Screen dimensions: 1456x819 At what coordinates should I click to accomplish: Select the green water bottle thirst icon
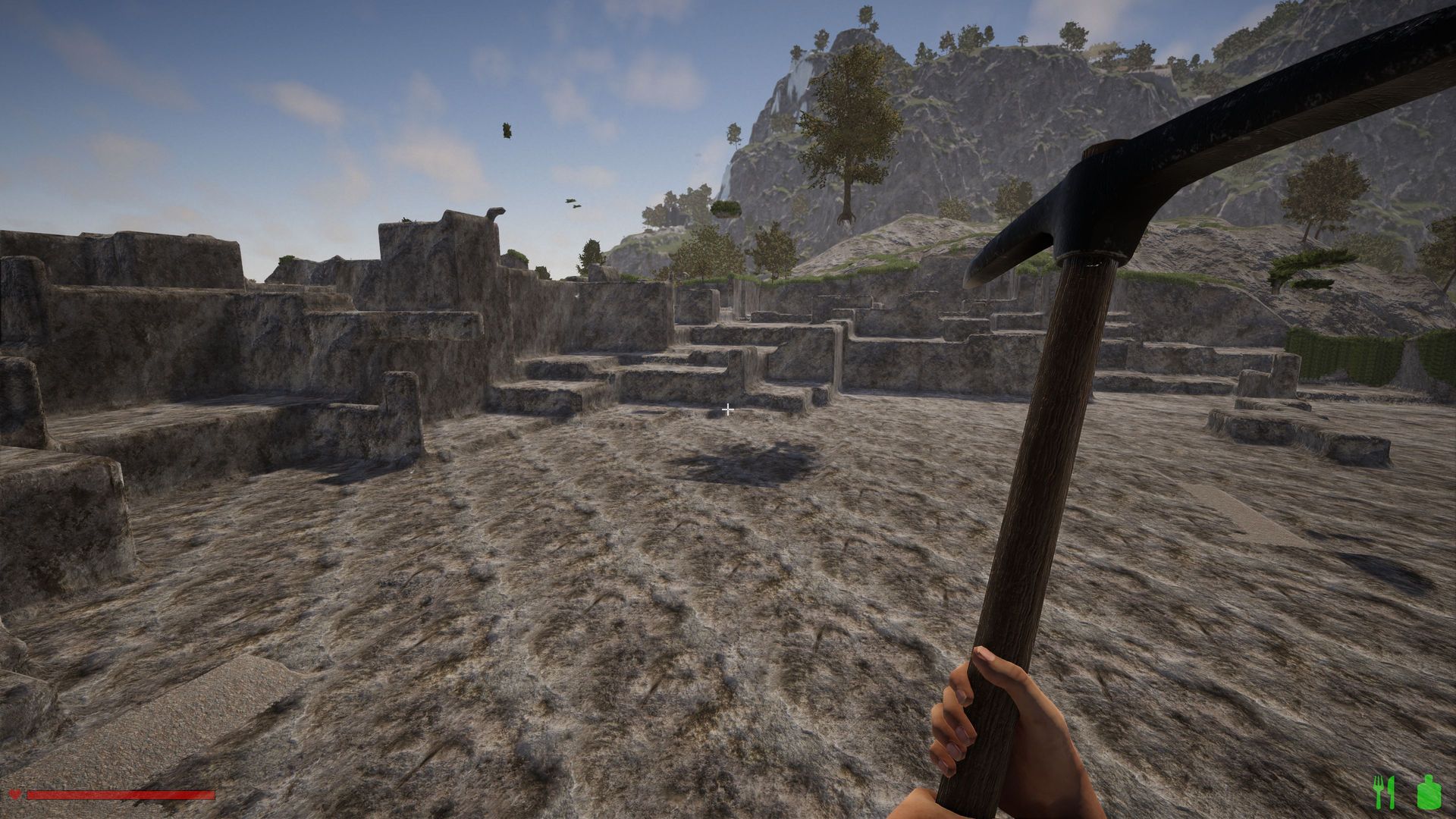coord(1427,792)
